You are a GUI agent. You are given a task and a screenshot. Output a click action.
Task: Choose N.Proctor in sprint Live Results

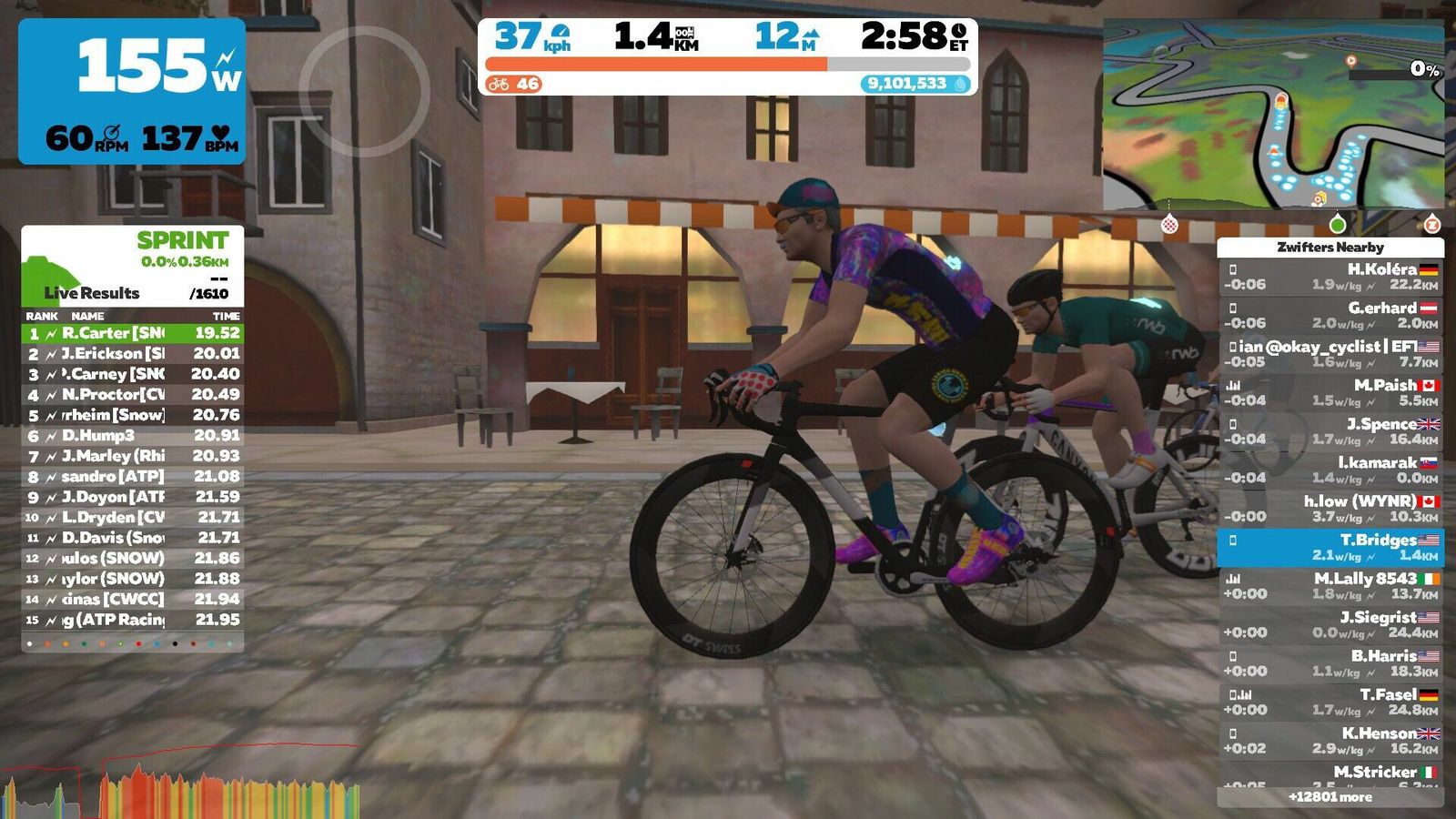[x=133, y=394]
